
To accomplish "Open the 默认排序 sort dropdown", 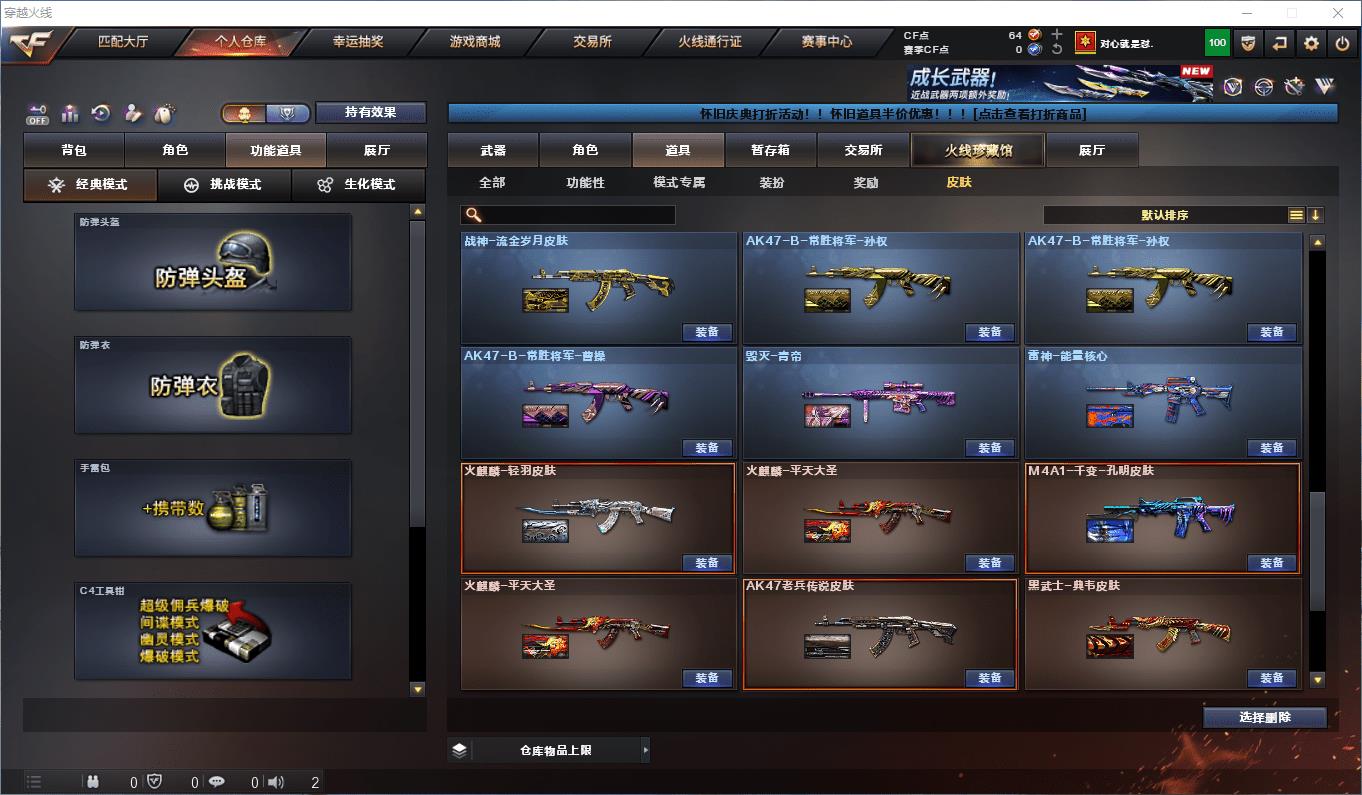I will click(x=1165, y=215).
